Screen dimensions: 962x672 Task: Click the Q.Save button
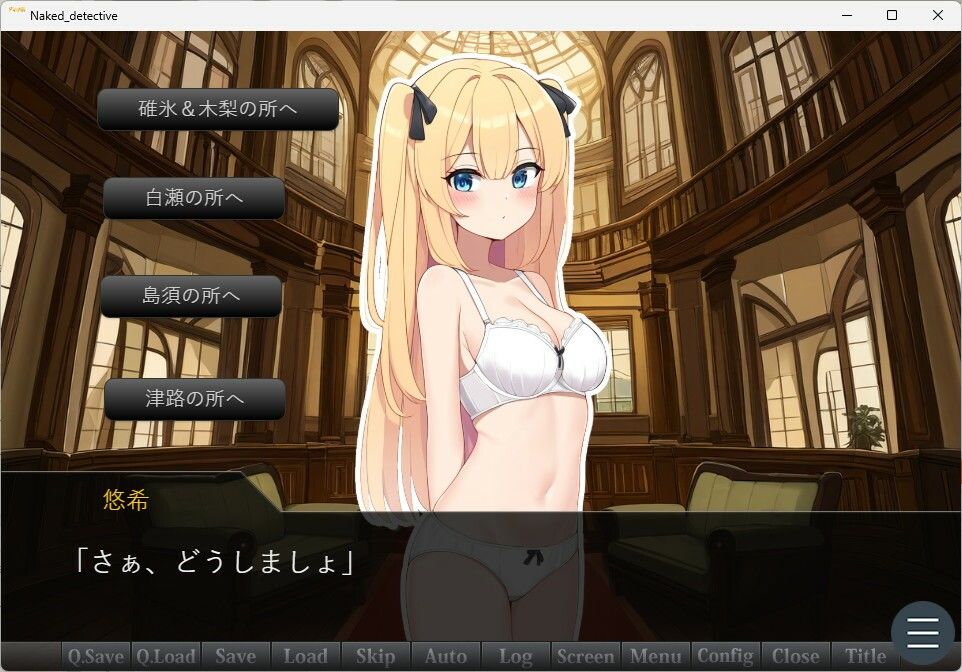(x=96, y=656)
